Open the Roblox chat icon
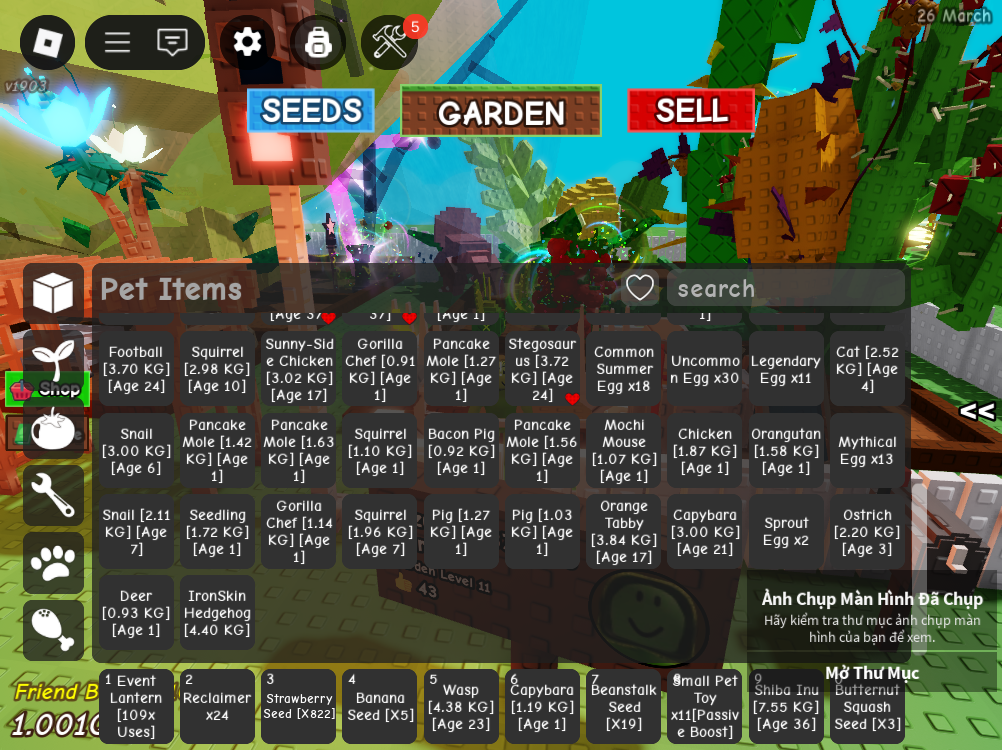1002x750 pixels. pyautogui.click(x=172, y=42)
